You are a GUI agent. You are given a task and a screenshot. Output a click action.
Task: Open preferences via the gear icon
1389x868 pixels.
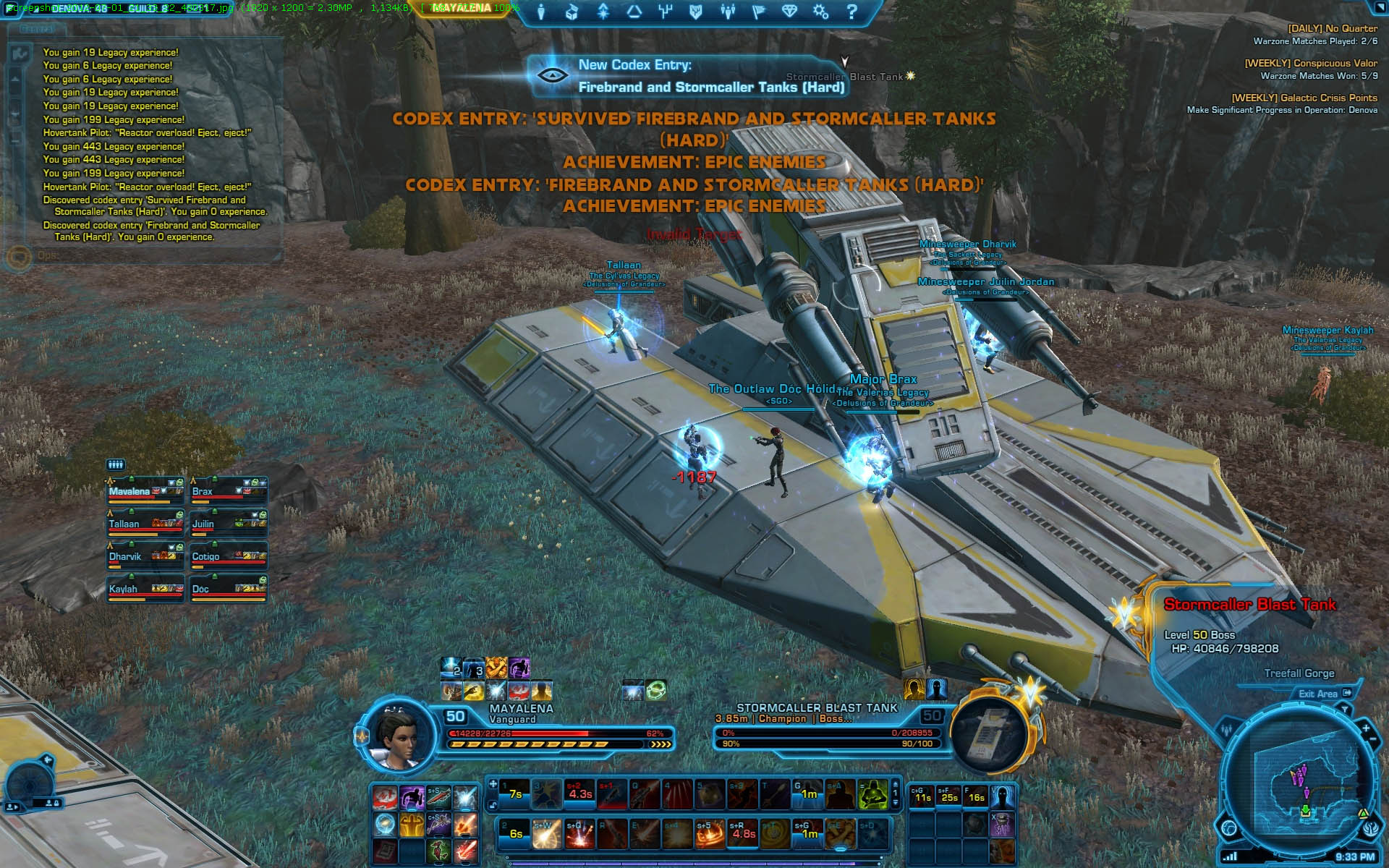(820, 12)
